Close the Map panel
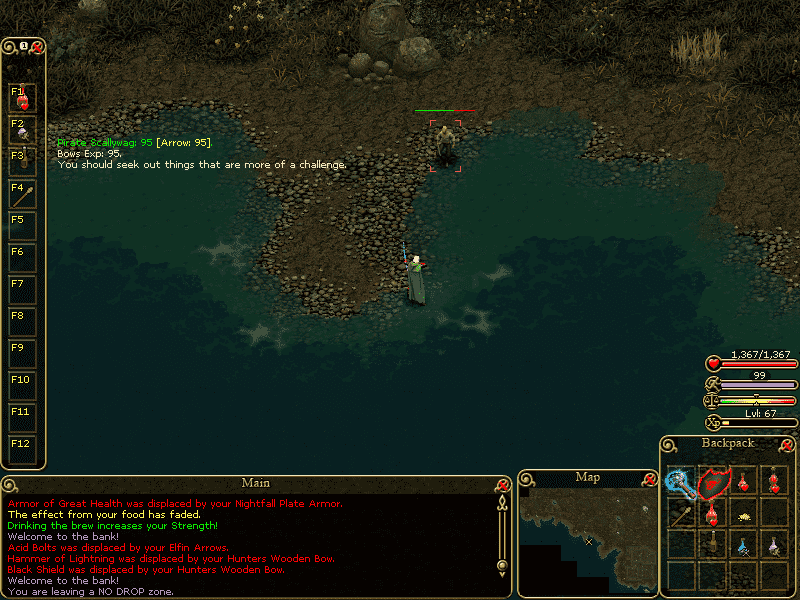 pyautogui.click(x=647, y=478)
